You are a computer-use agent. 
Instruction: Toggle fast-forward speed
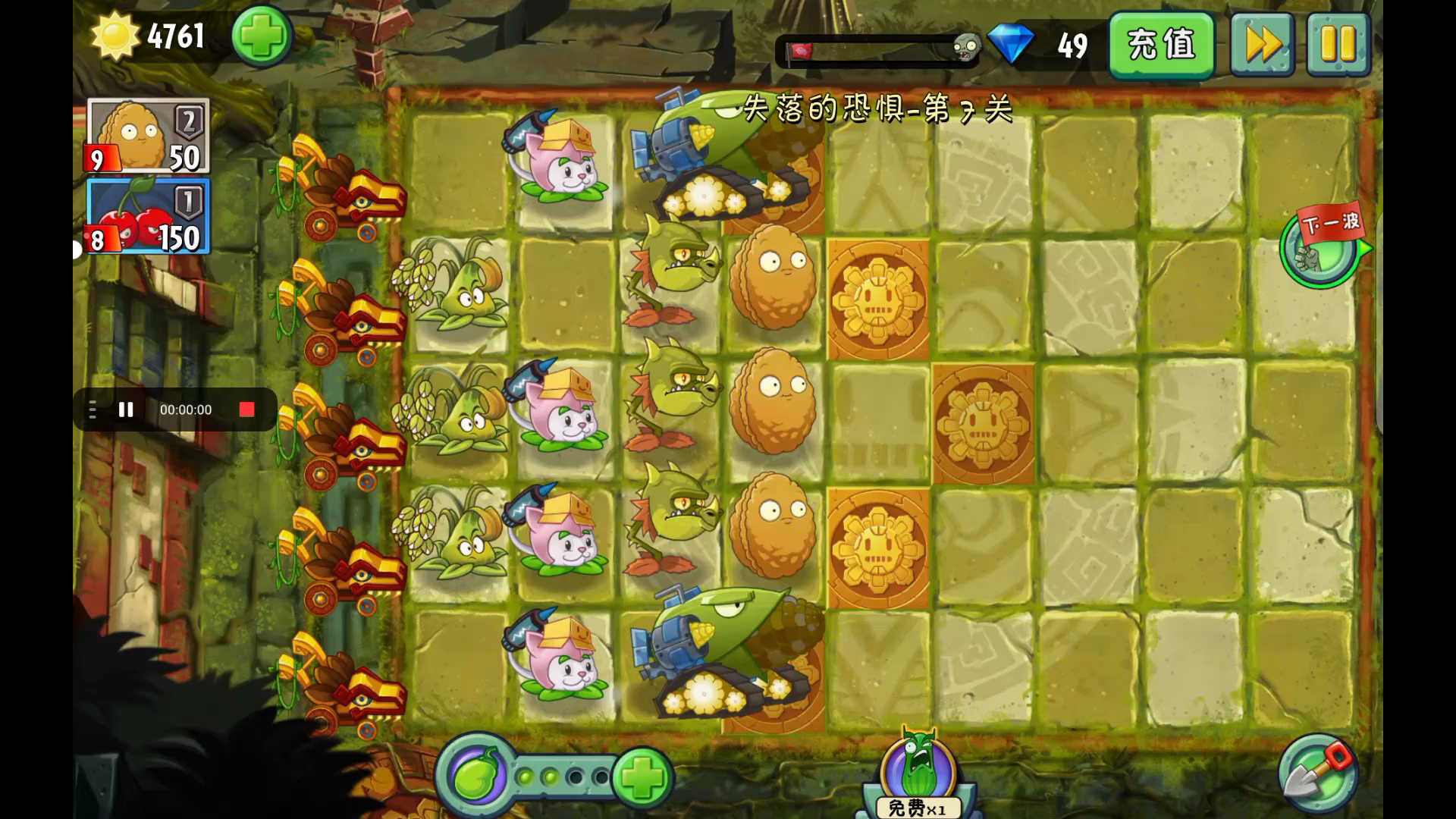[1262, 45]
